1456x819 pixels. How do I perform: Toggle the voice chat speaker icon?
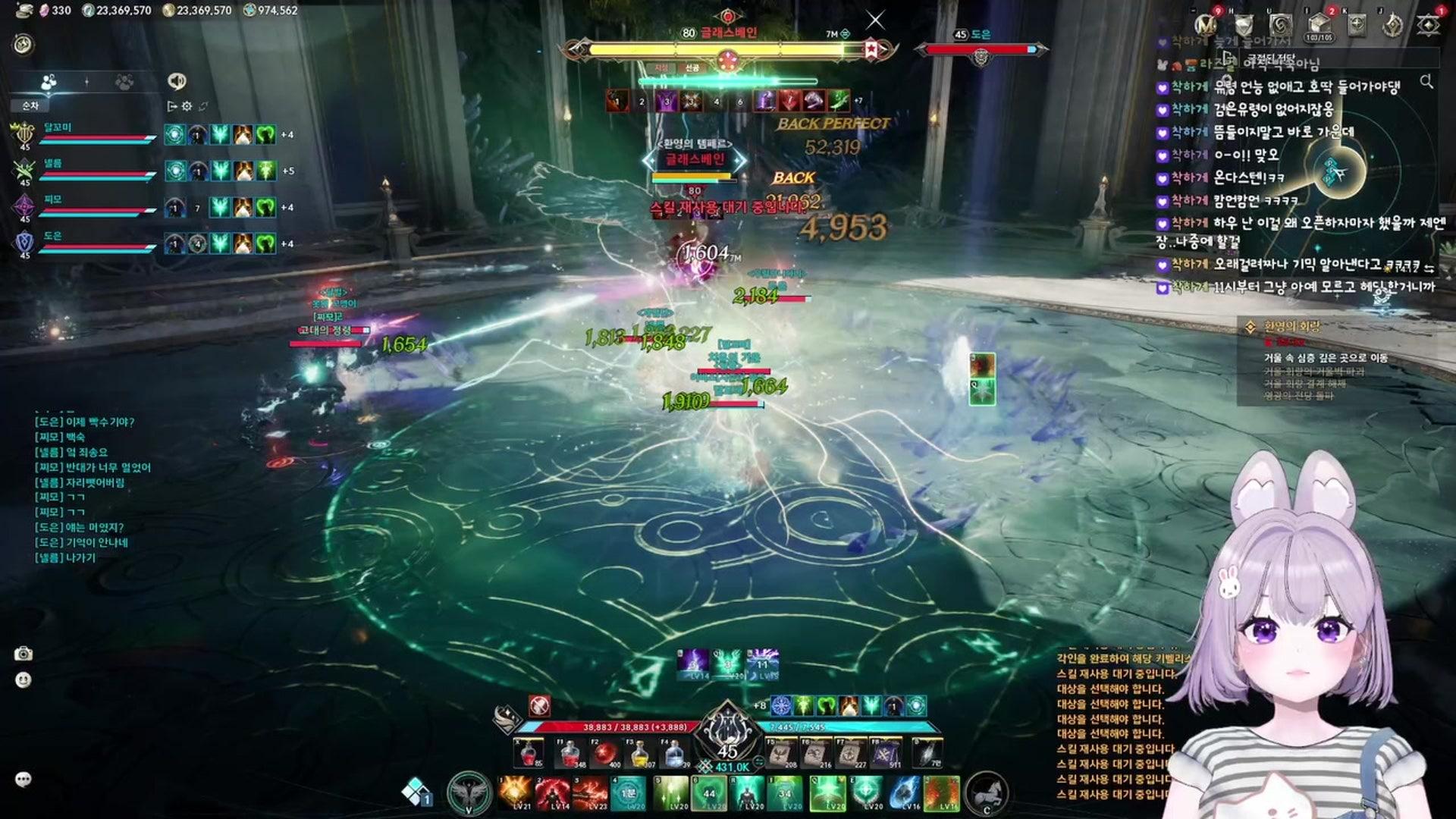click(177, 81)
